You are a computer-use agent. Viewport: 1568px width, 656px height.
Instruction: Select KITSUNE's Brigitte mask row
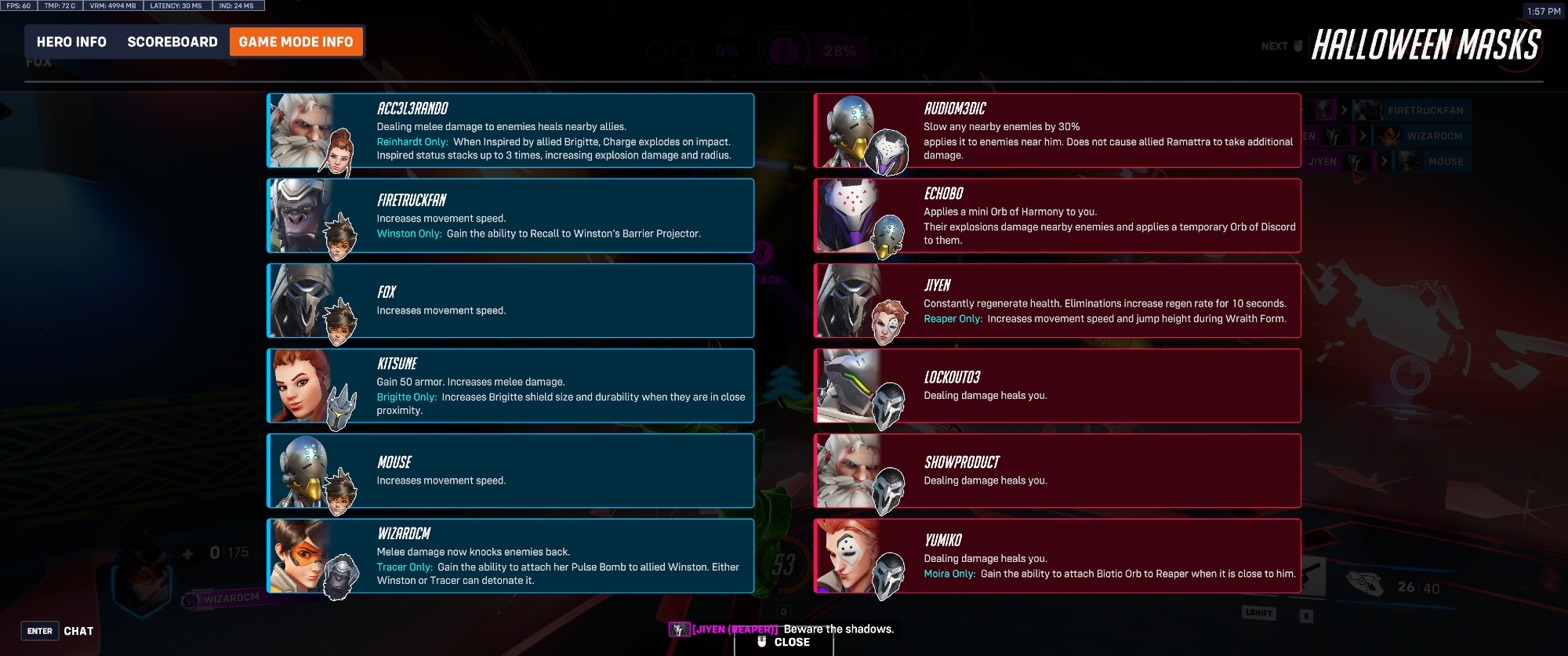point(510,386)
